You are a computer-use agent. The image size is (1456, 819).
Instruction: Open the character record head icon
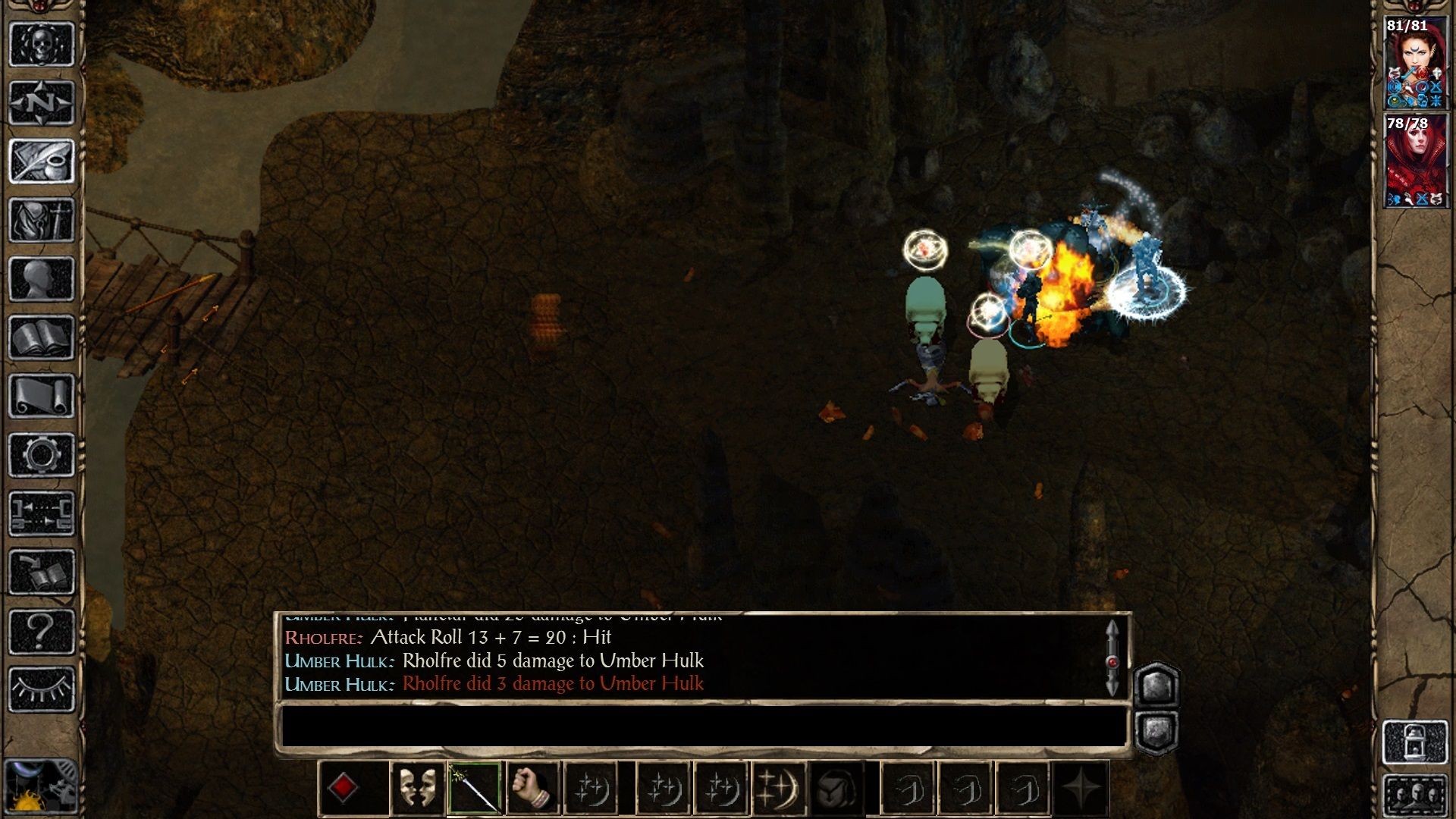(x=42, y=279)
